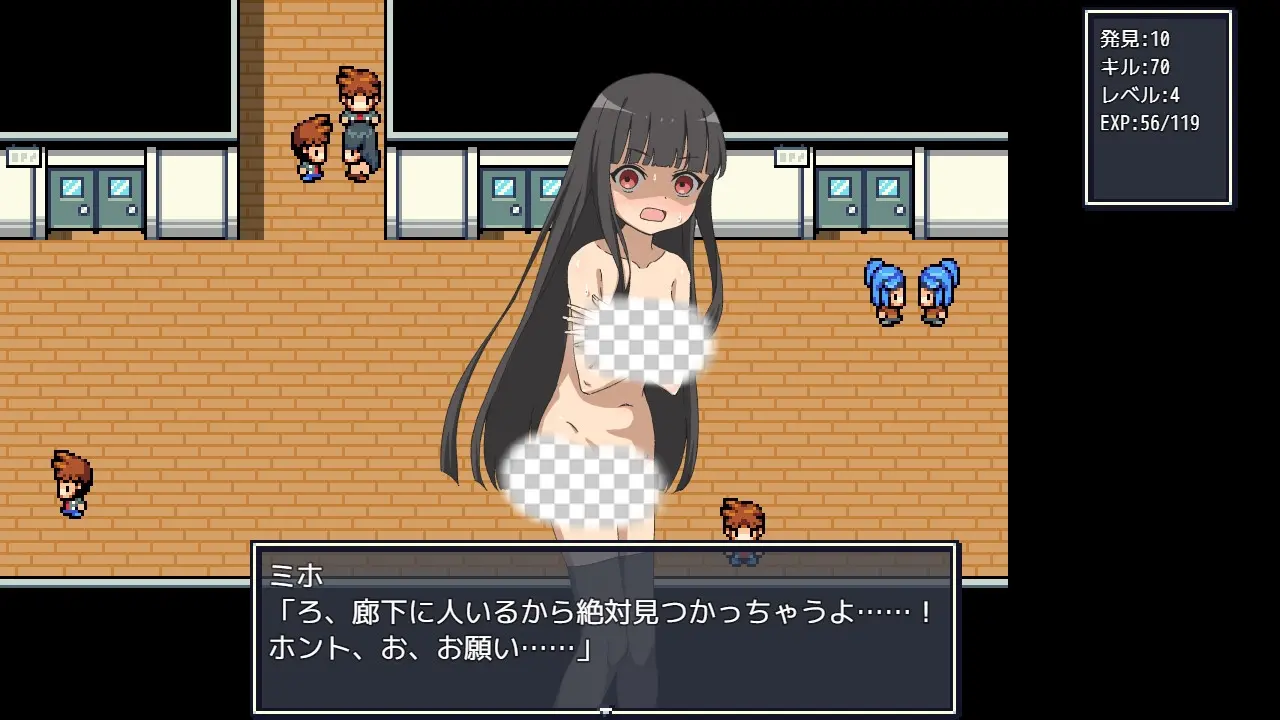
Task: Advance the dialogue in the message box
Action: [604, 628]
